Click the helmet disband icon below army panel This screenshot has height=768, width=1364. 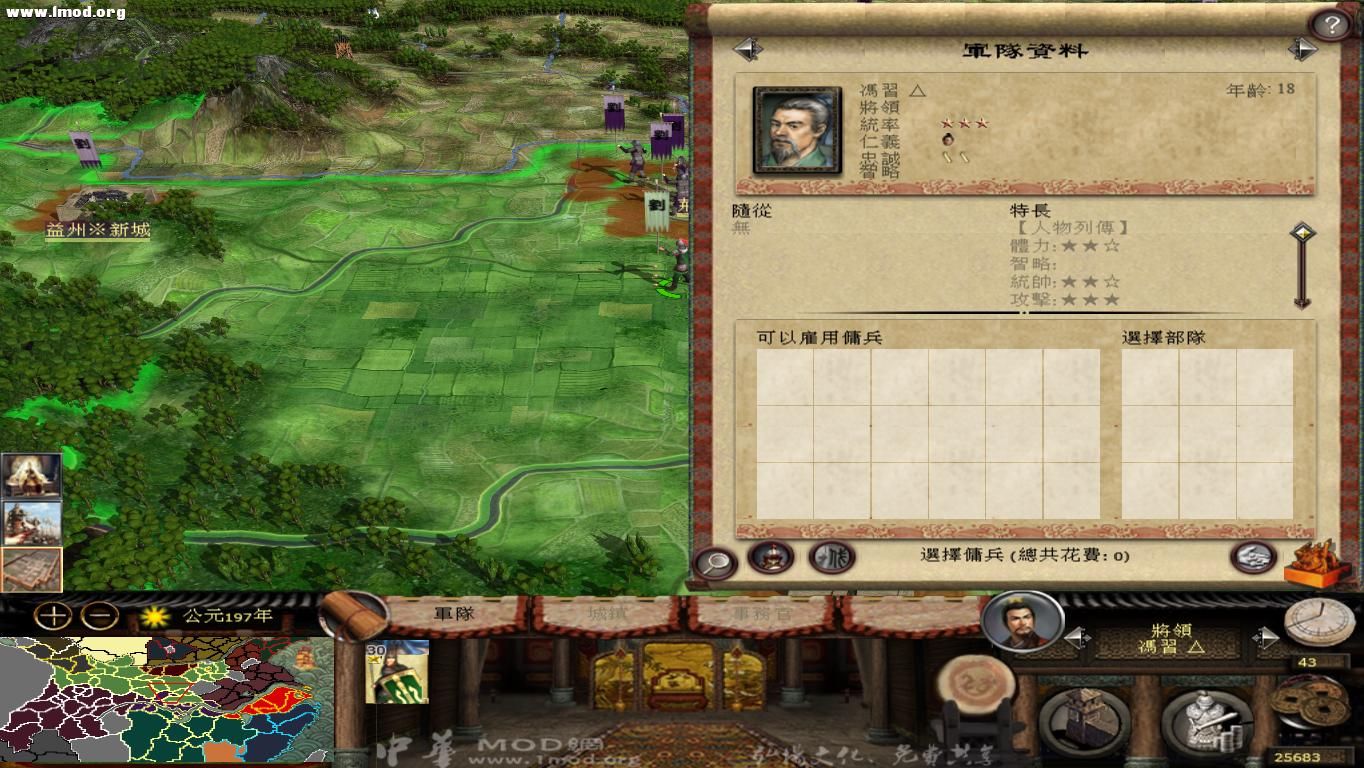click(x=770, y=558)
